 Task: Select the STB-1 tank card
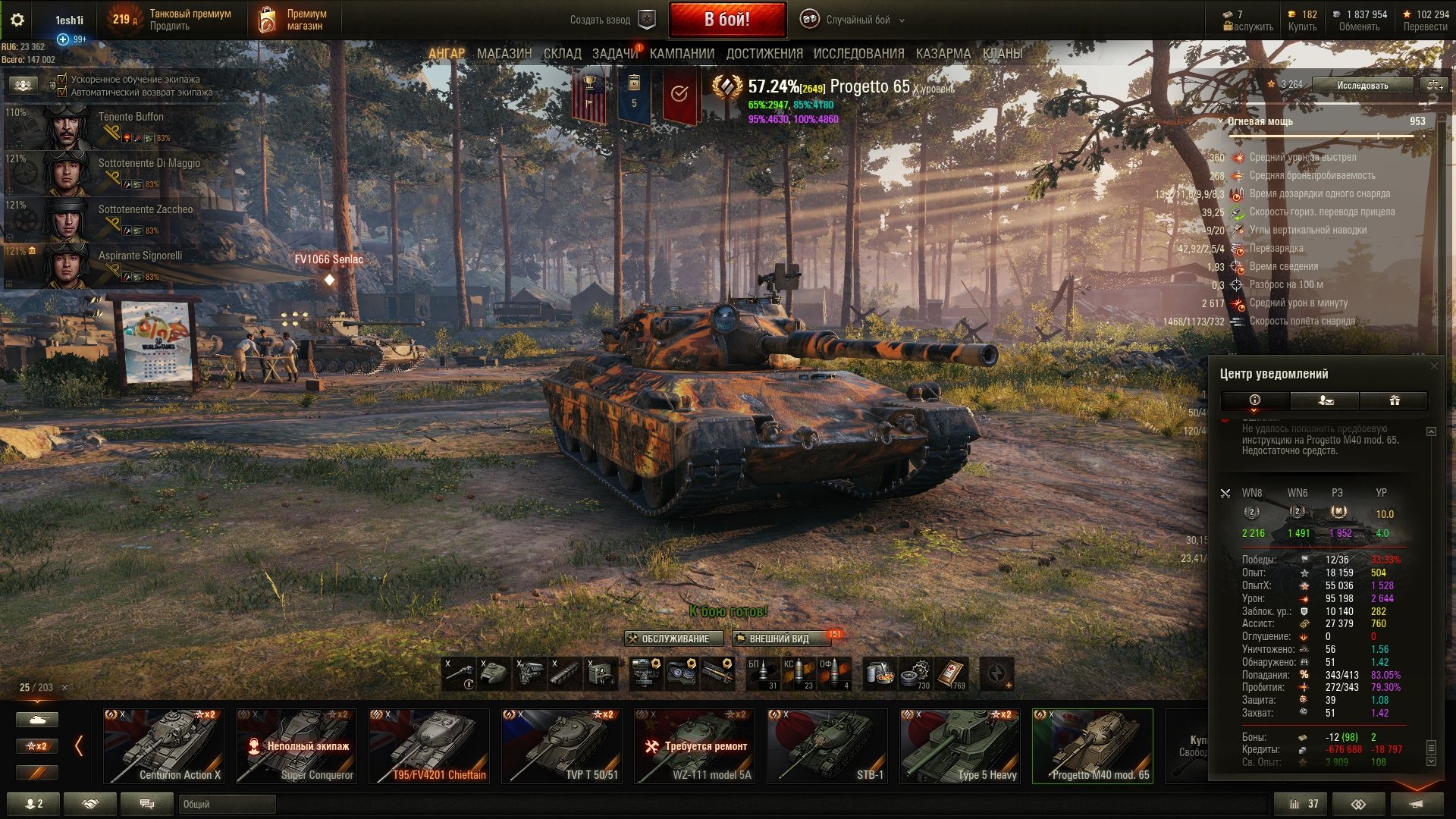tap(827, 745)
